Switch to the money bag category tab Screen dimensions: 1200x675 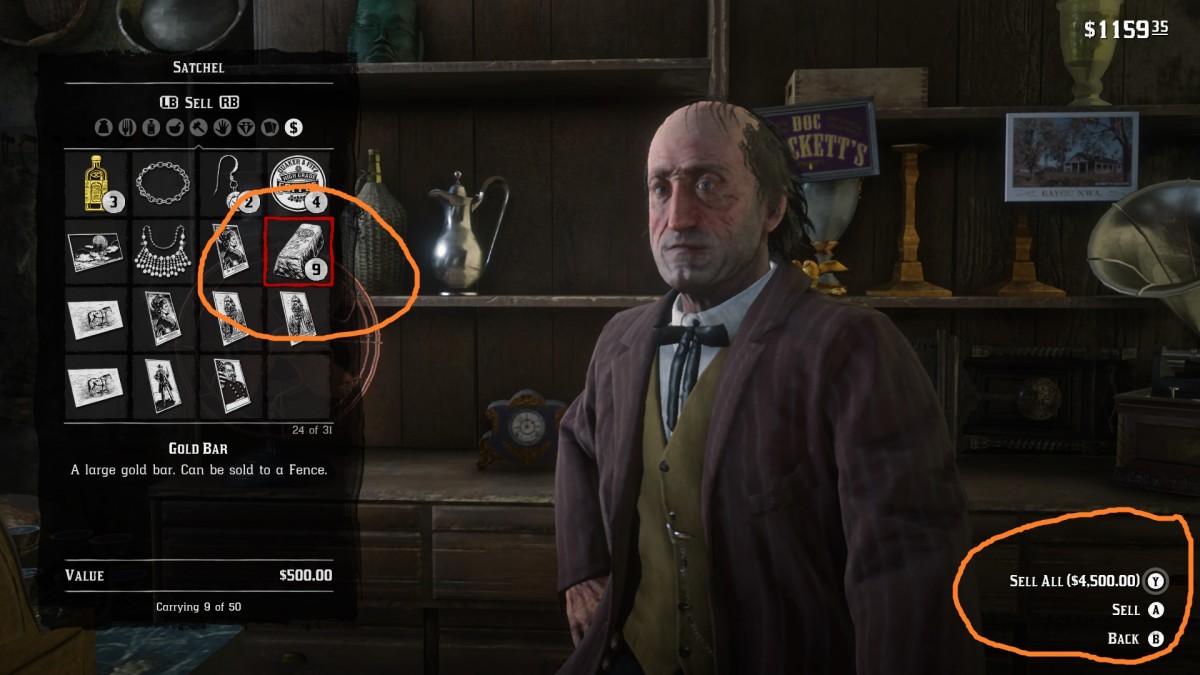pyautogui.click(x=103, y=127)
